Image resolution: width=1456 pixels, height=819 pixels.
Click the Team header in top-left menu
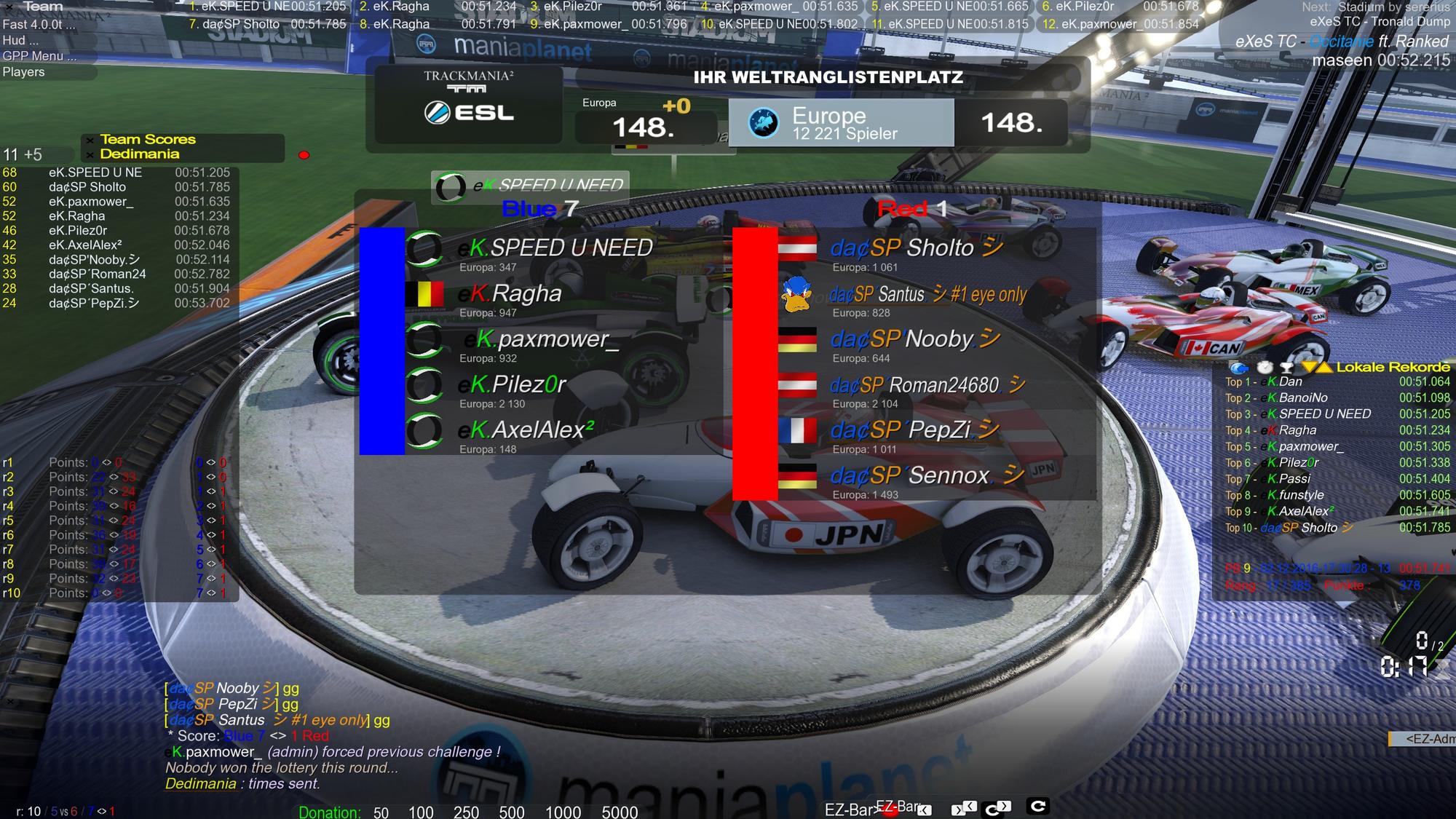click(x=43, y=7)
